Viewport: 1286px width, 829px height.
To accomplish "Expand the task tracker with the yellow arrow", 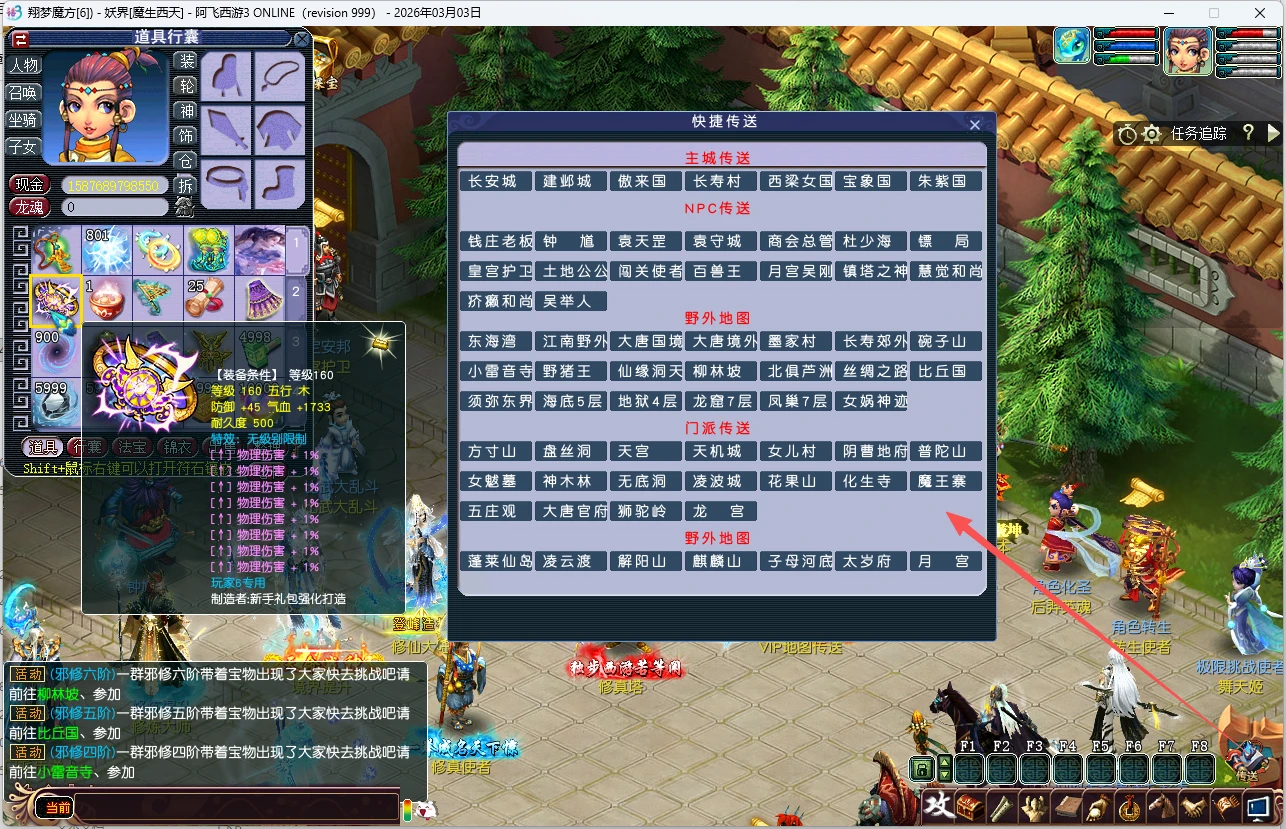I will click(x=1274, y=133).
